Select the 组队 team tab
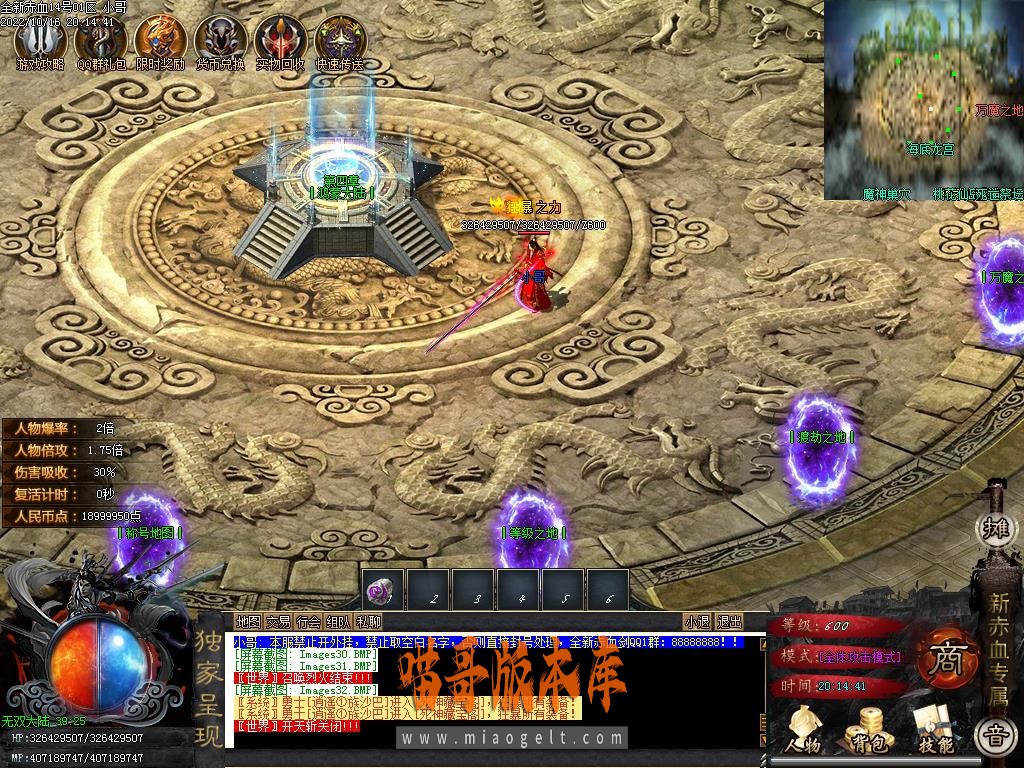 coord(338,622)
